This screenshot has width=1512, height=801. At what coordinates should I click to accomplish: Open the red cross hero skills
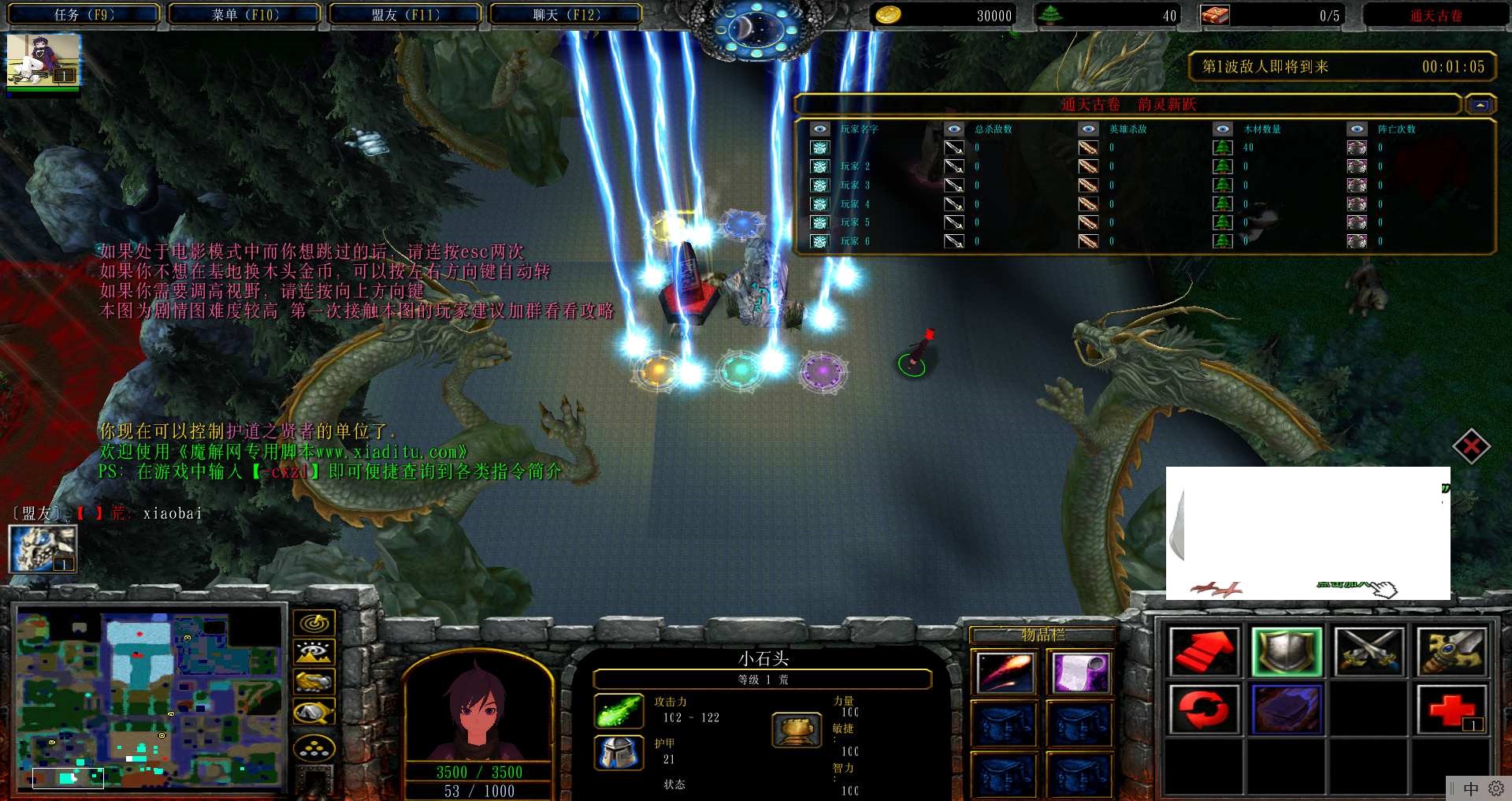tap(1451, 709)
